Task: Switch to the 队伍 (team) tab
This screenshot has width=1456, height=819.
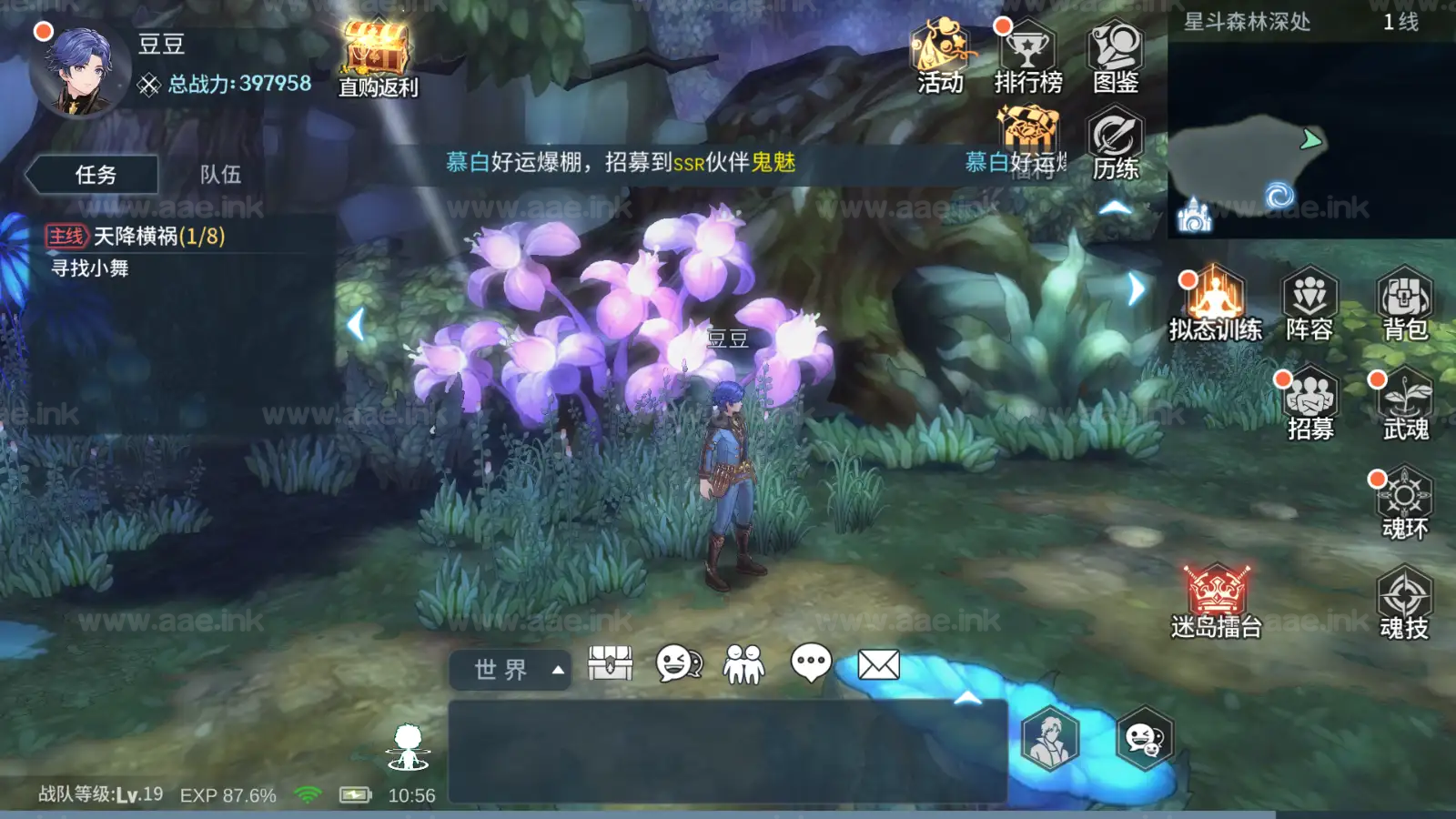Action: pyautogui.click(x=223, y=175)
